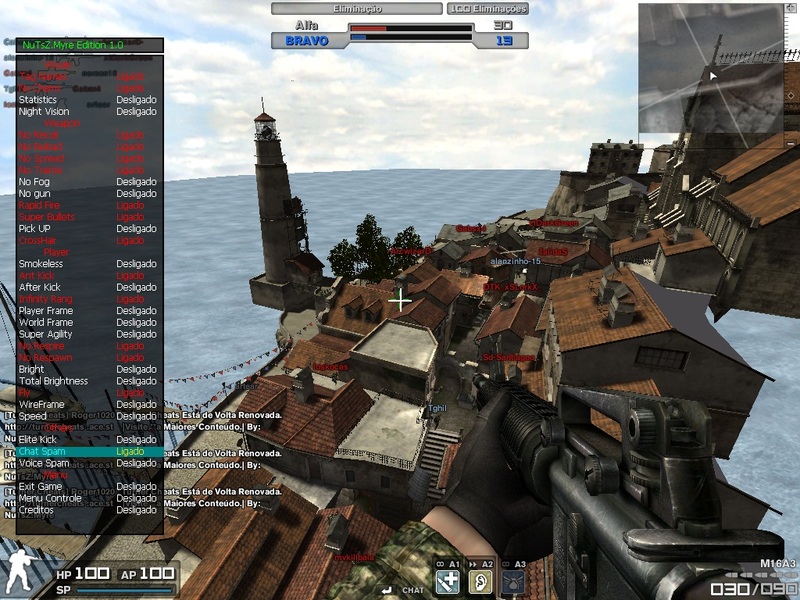The width and height of the screenshot is (800, 600).
Task: Toggle the Total Brightness setting
Action: [53, 381]
